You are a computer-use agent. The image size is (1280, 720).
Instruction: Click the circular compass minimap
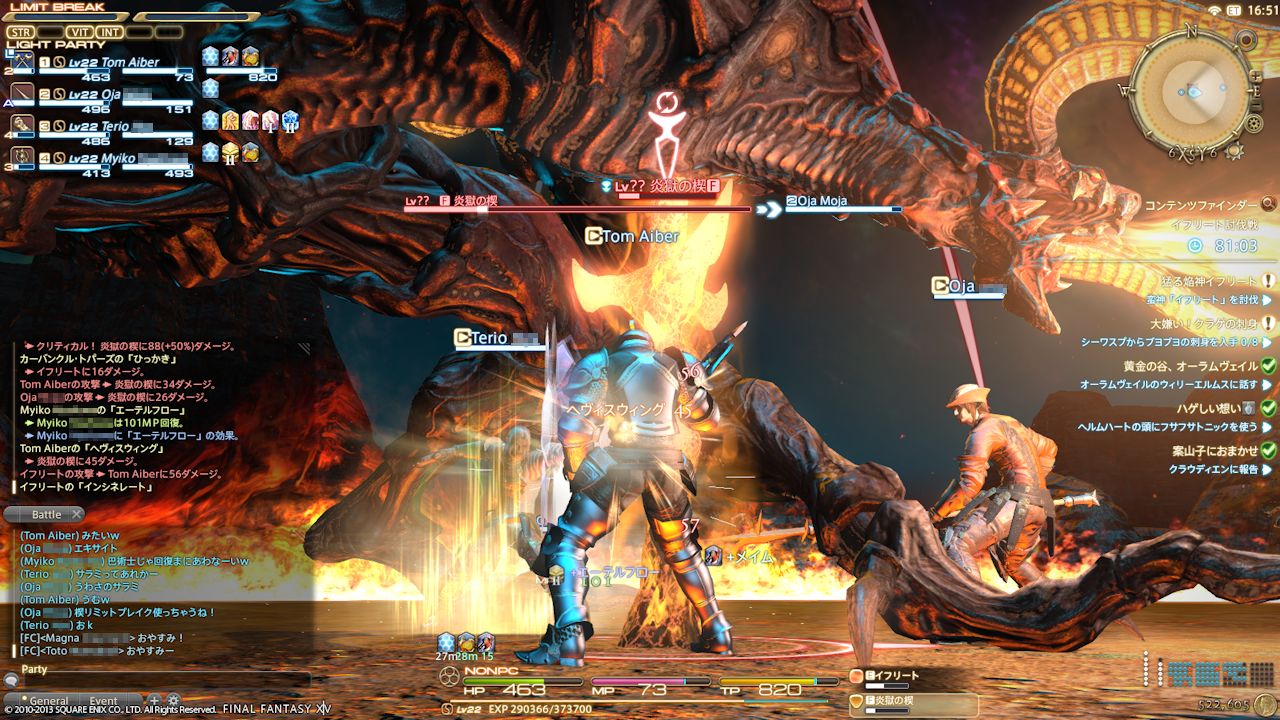point(1189,90)
